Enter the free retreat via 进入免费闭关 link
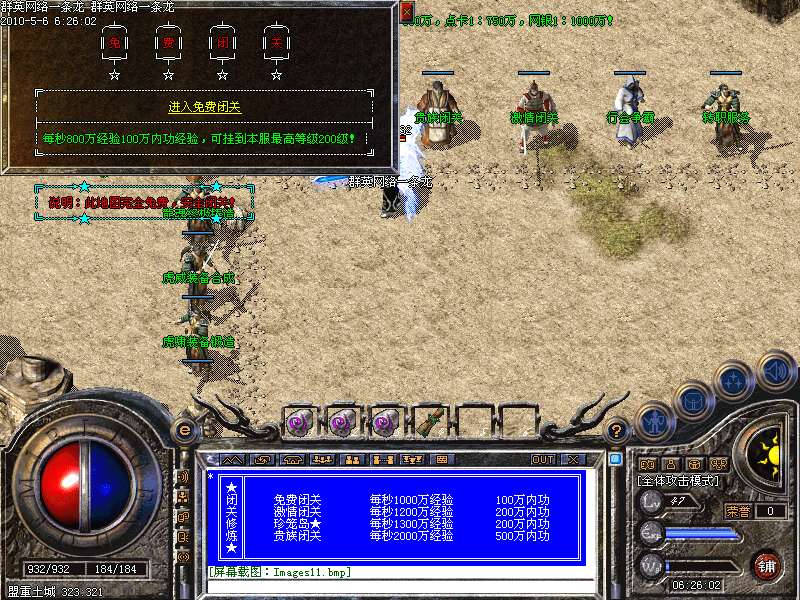The height and width of the screenshot is (600, 800). pyautogui.click(x=212, y=106)
